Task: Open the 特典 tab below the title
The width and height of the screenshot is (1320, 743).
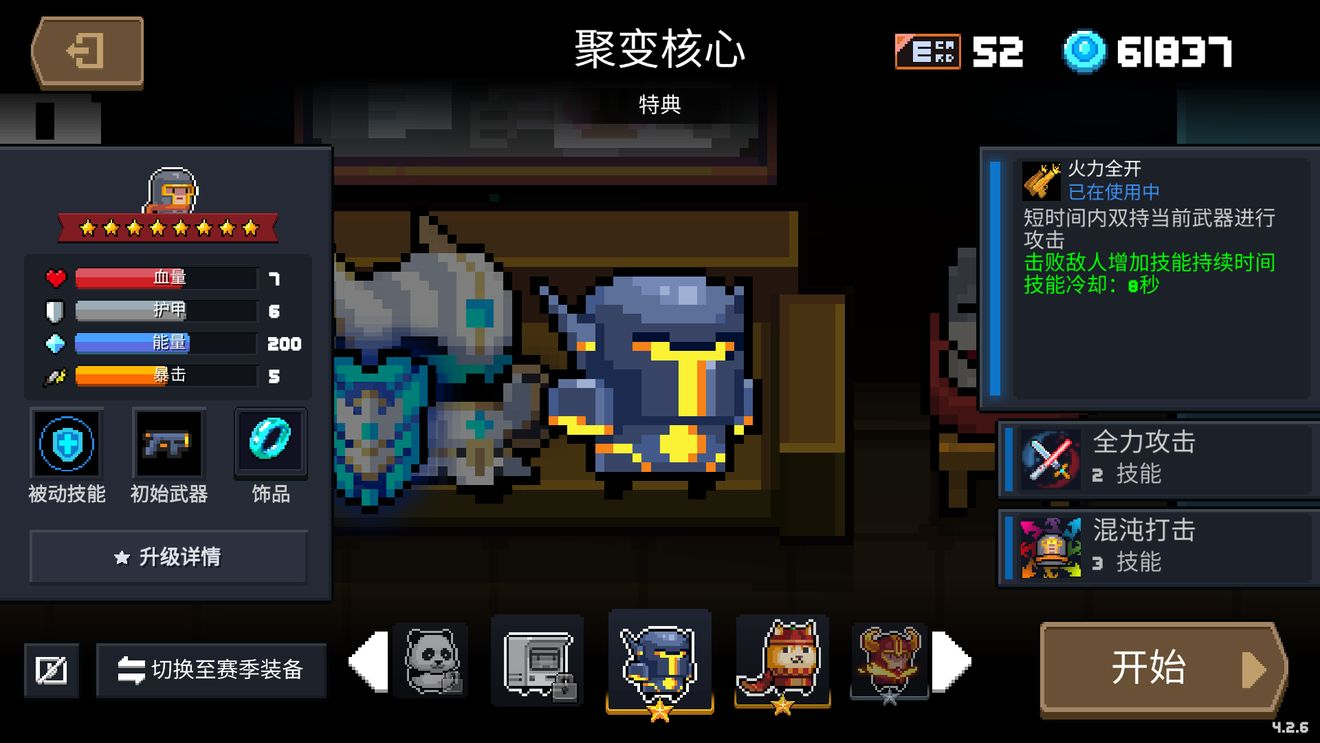Action: click(x=660, y=105)
